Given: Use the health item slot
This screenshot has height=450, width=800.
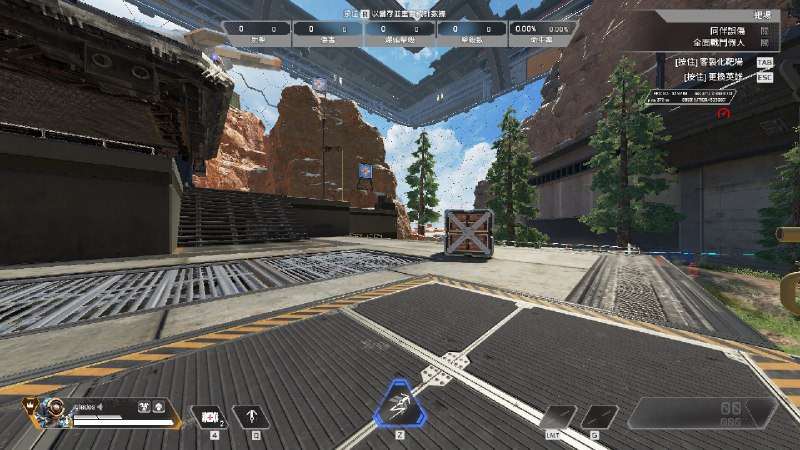Looking at the screenshot, I should click(x=210, y=416).
